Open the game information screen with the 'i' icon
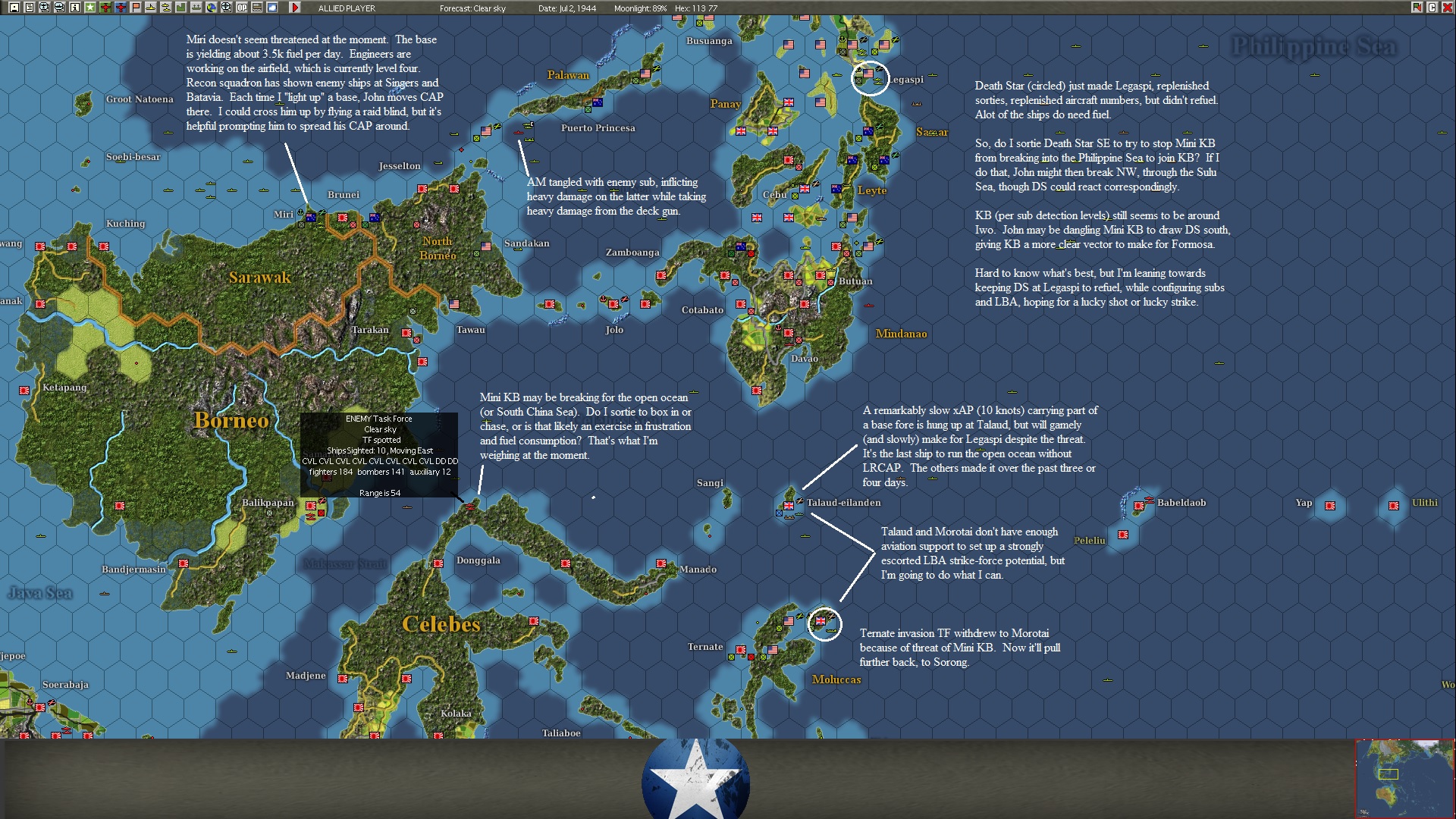1456x819 pixels. (74, 8)
